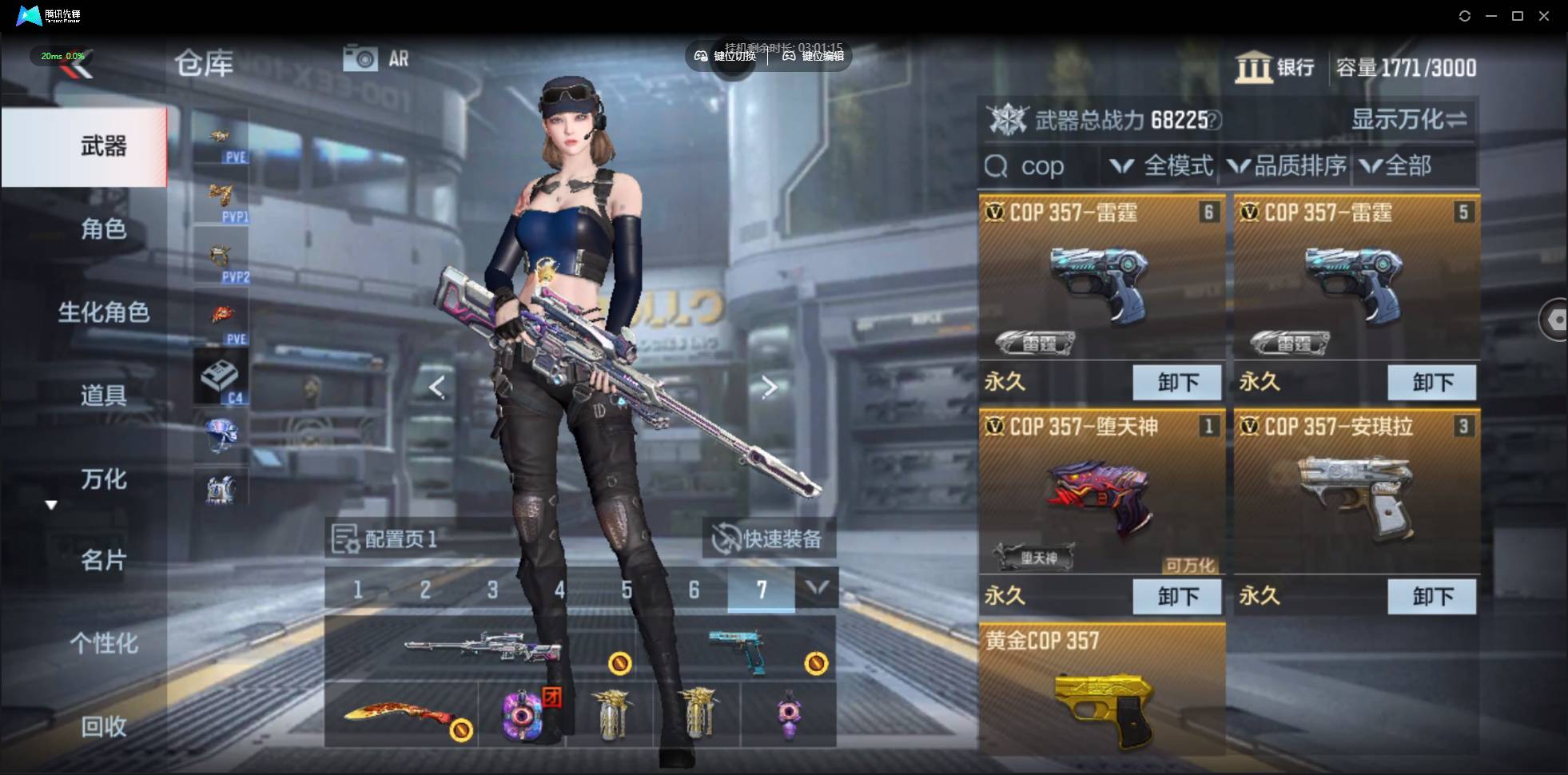Open the AR camera view
Screen dimensions: 1568x775
click(x=376, y=58)
